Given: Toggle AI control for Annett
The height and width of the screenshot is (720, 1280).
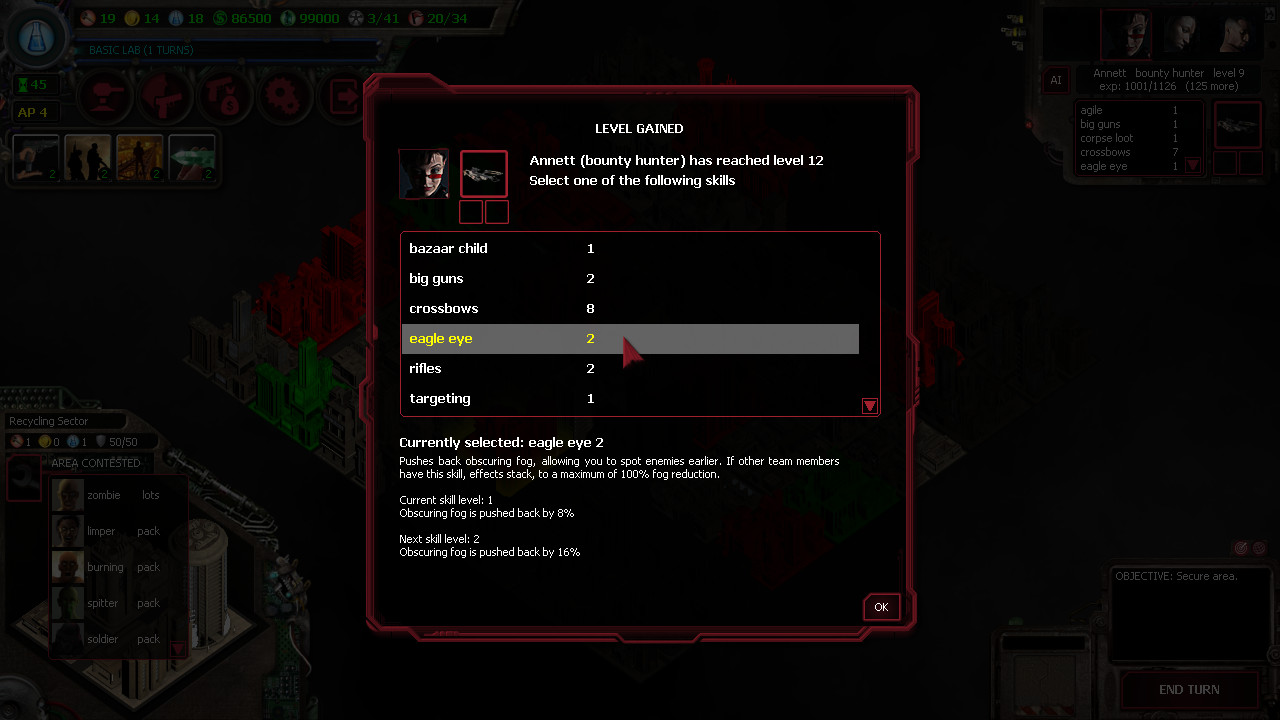Looking at the screenshot, I should [x=1056, y=80].
